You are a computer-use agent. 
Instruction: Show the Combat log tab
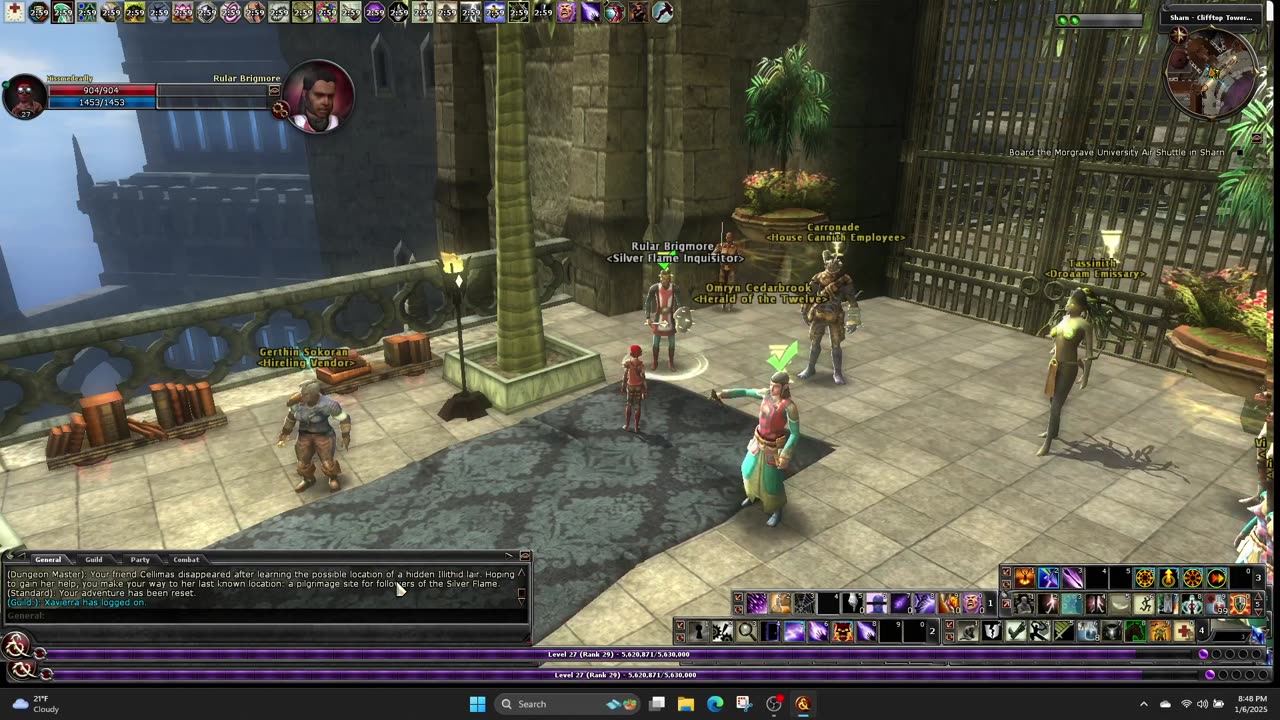[186, 560]
